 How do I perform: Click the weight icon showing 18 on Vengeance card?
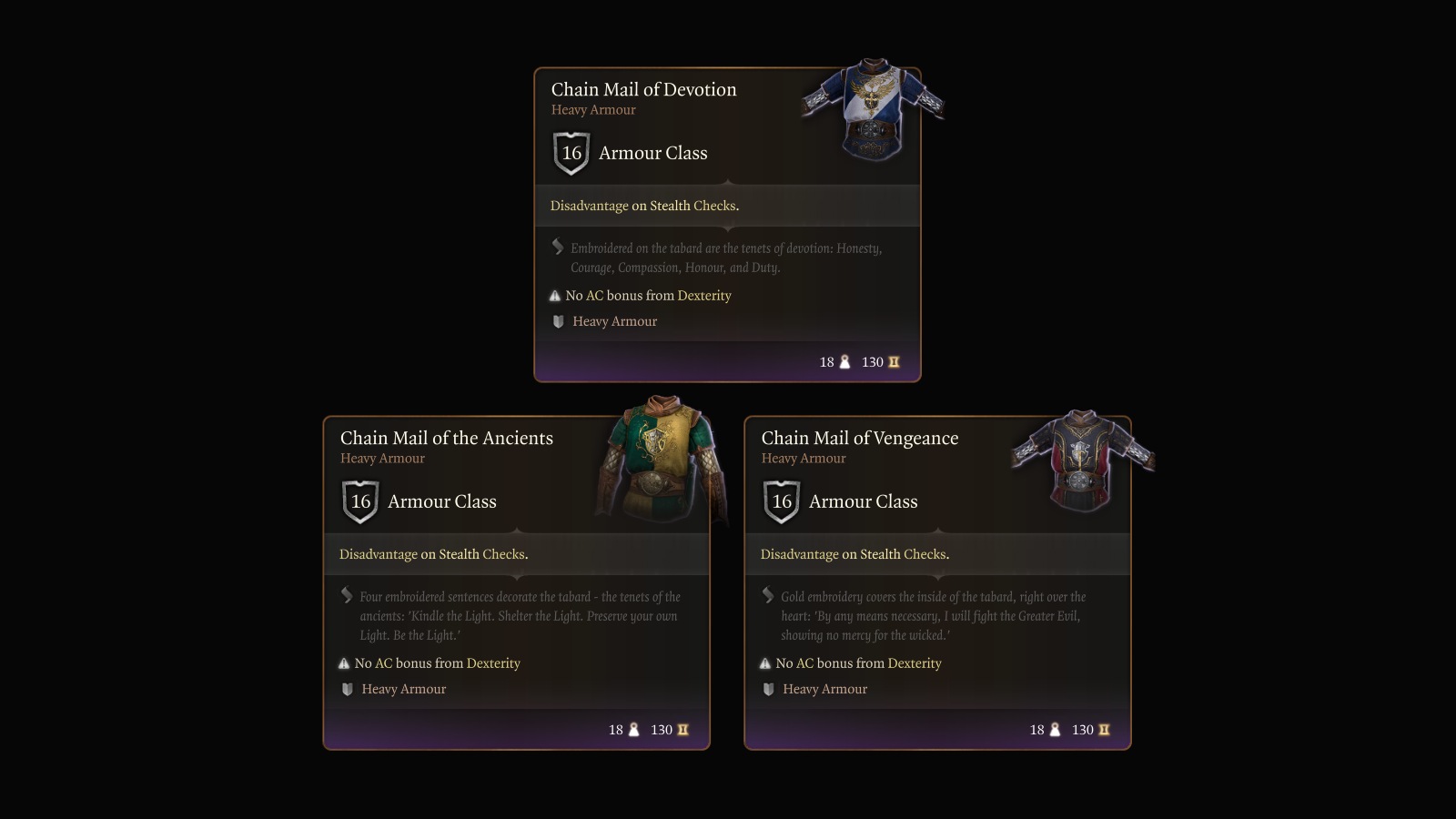(1056, 729)
